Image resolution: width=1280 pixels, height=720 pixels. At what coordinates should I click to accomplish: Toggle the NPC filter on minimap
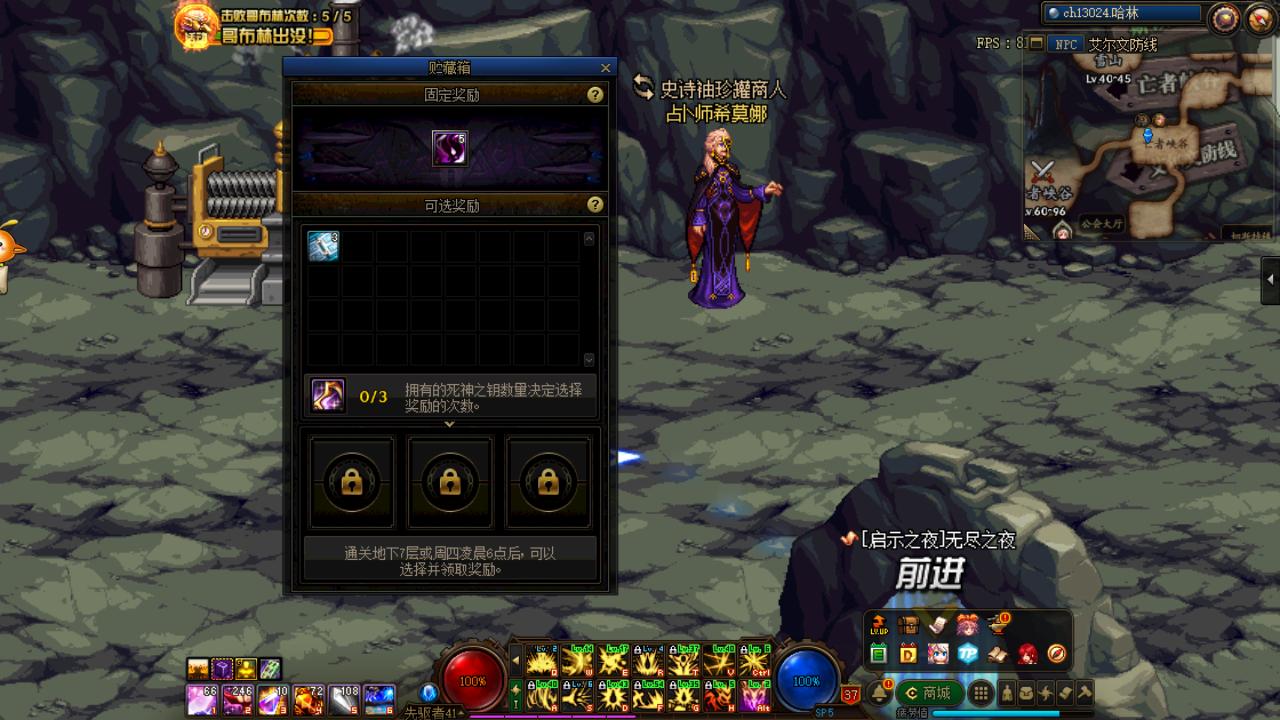click(1067, 44)
